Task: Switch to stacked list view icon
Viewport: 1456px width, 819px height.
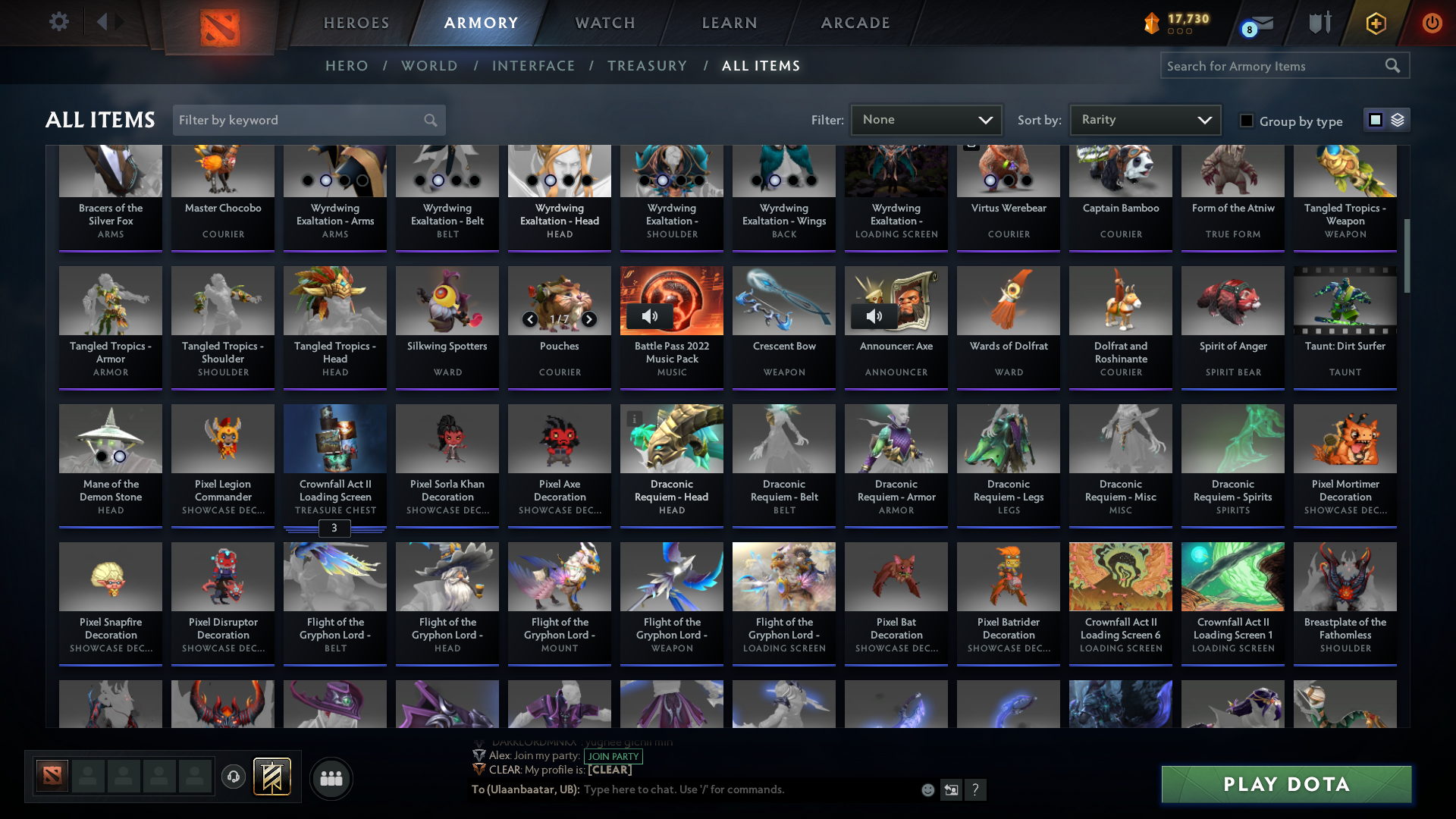Action: tap(1397, 119)
